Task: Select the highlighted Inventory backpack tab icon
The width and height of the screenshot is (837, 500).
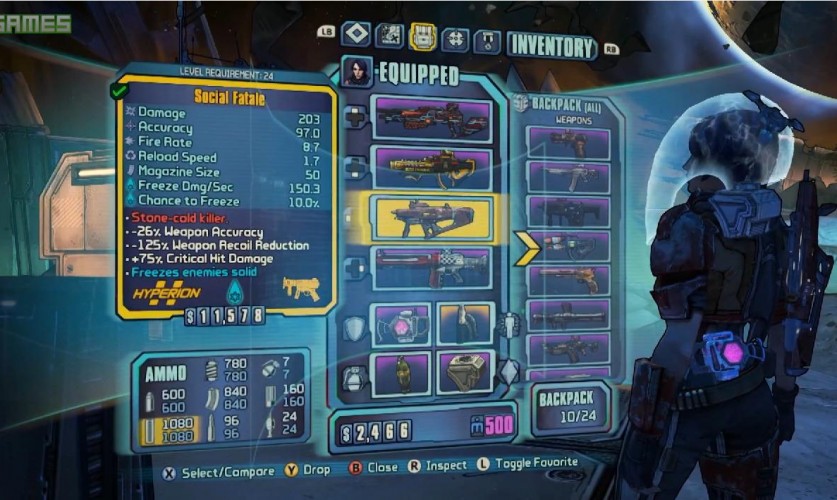Action: tap(423, 37)
